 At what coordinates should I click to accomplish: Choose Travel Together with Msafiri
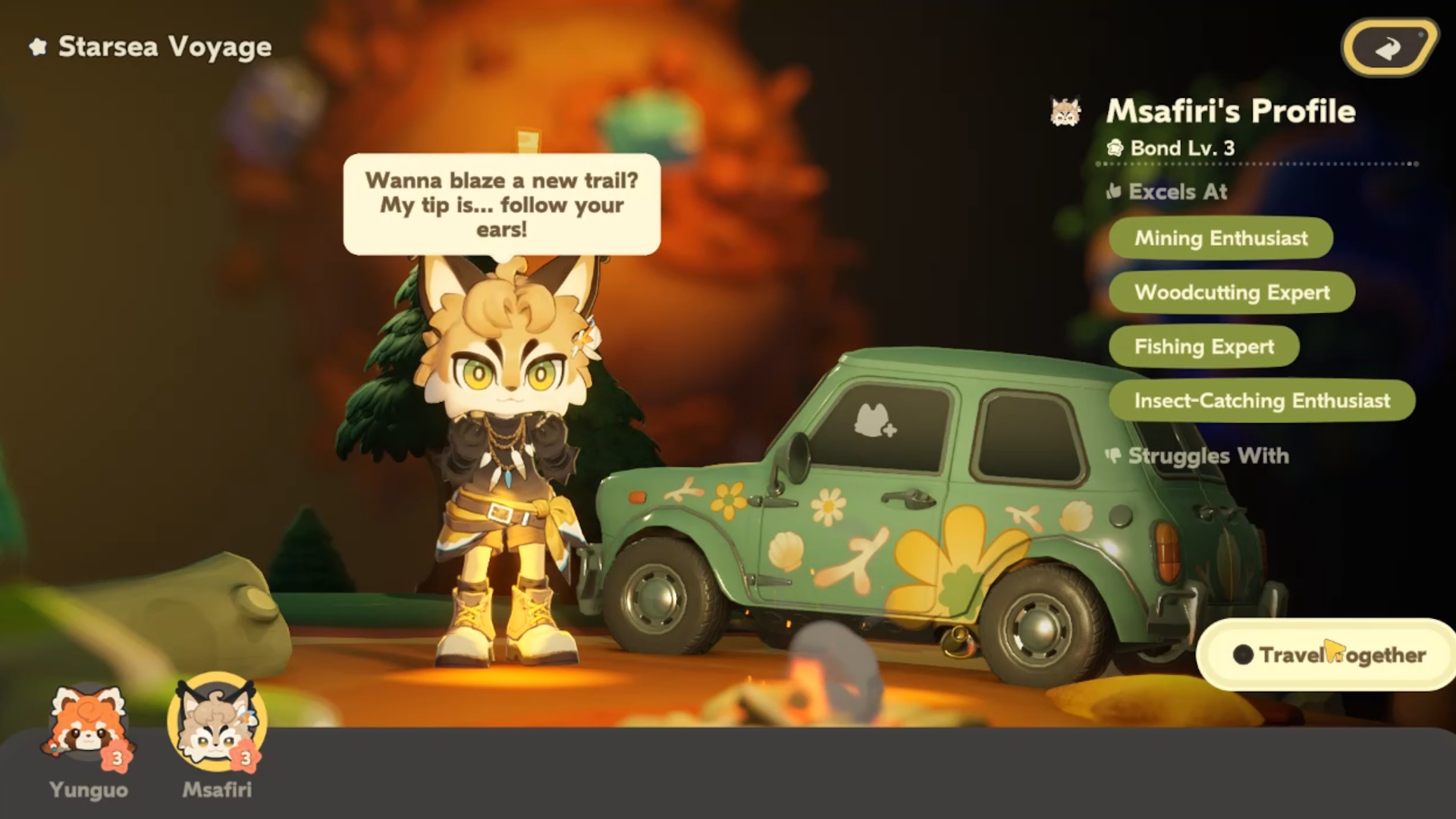1329,654
